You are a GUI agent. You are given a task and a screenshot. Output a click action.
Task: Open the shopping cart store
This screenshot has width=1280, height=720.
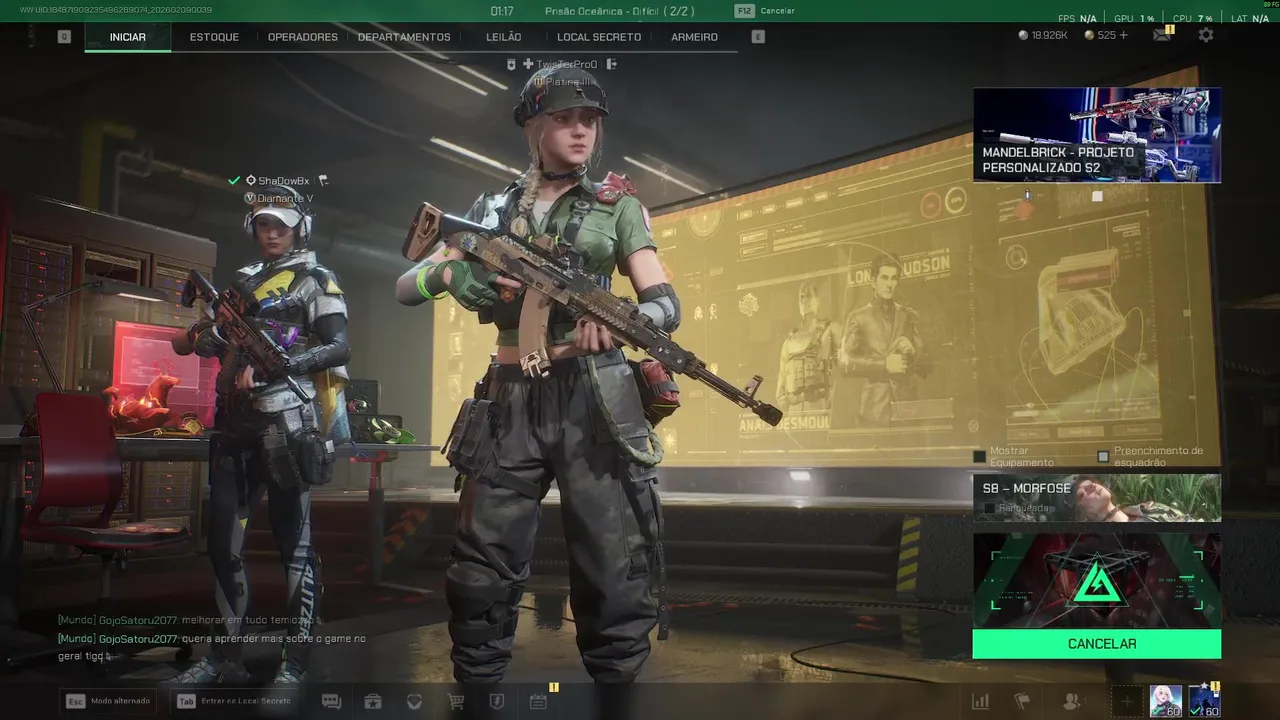click(x=456, y=702)
